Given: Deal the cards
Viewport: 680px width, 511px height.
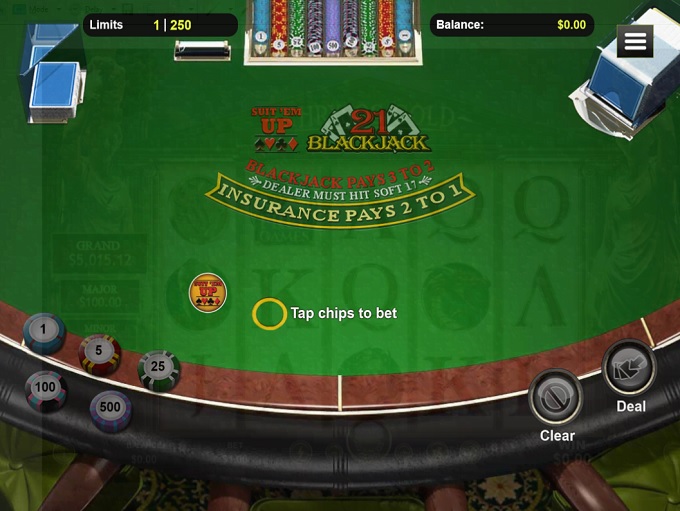Looking at the screenshot, I should pyautogui.click(x=630, y=368).
